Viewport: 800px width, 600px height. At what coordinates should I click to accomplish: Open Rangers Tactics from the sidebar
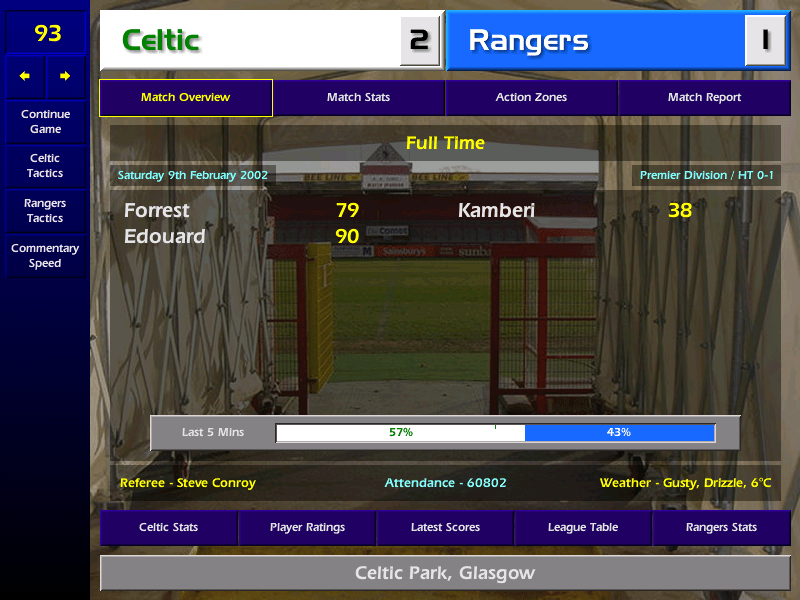45,211
